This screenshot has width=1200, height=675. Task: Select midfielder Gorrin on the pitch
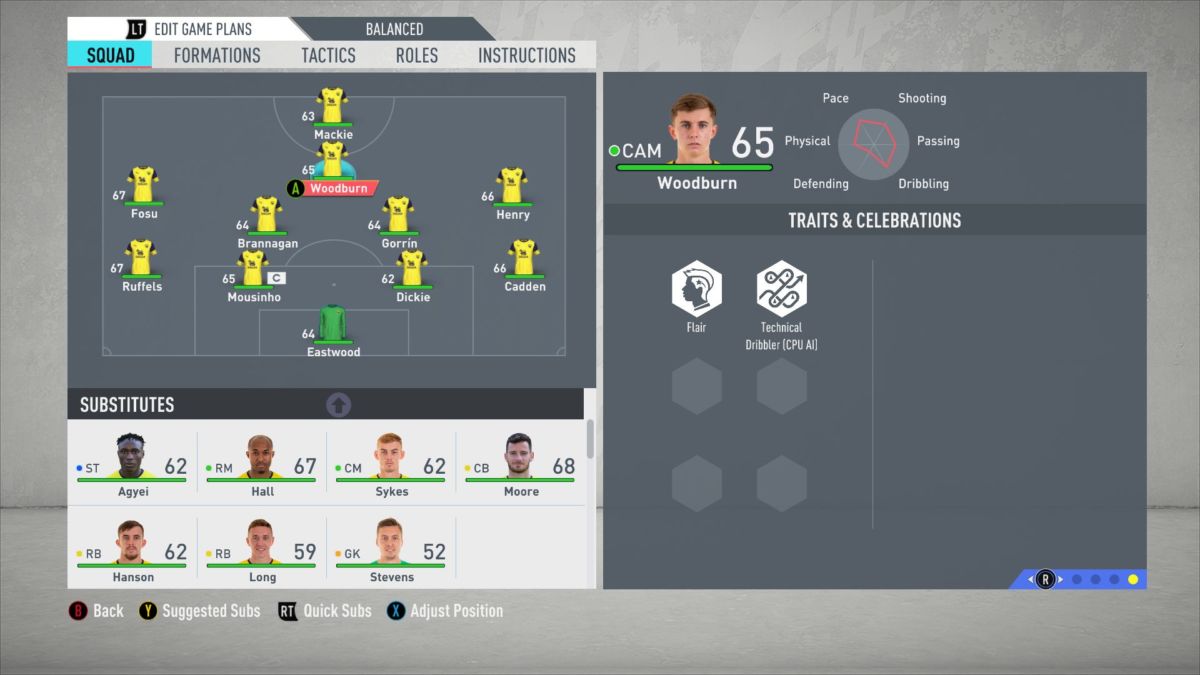click(x=398, y=216)
